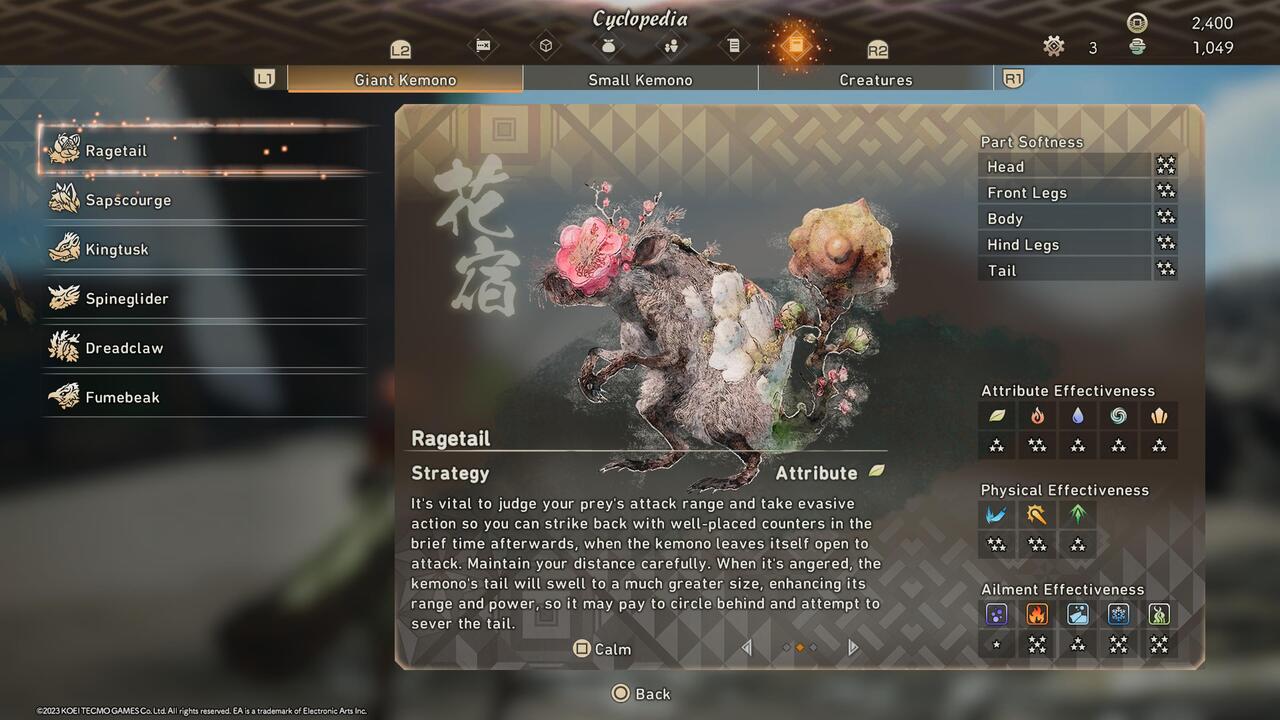Open the money pouch menu icon

point(608,46)
